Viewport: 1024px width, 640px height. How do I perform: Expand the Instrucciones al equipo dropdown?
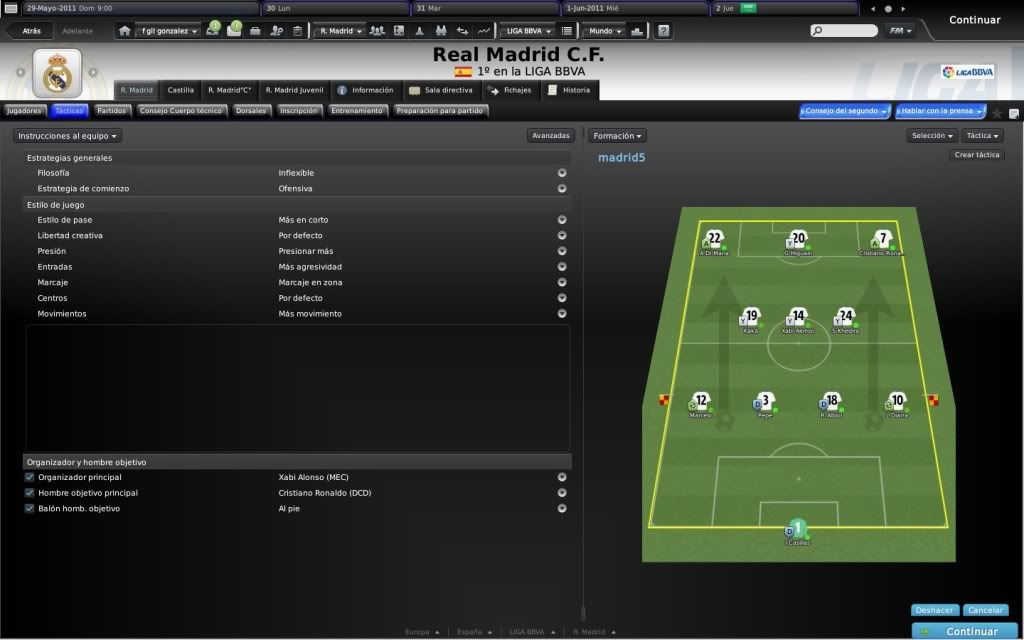pyautogui.click(x=68, y=135)
